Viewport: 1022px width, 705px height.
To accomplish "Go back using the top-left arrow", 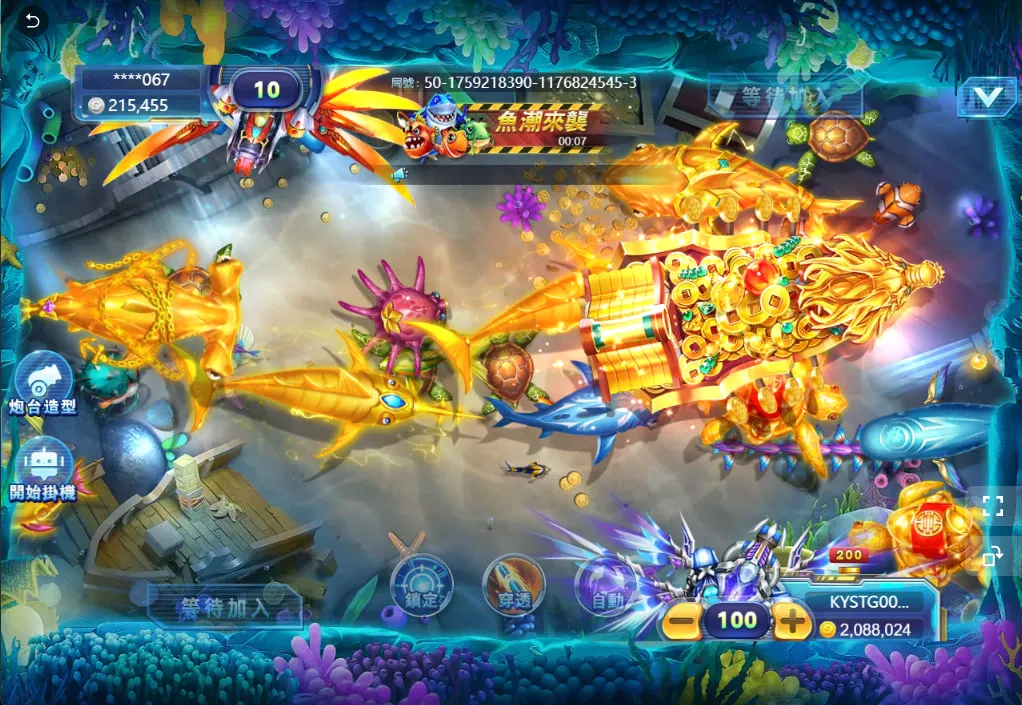I will coord(33,21).
